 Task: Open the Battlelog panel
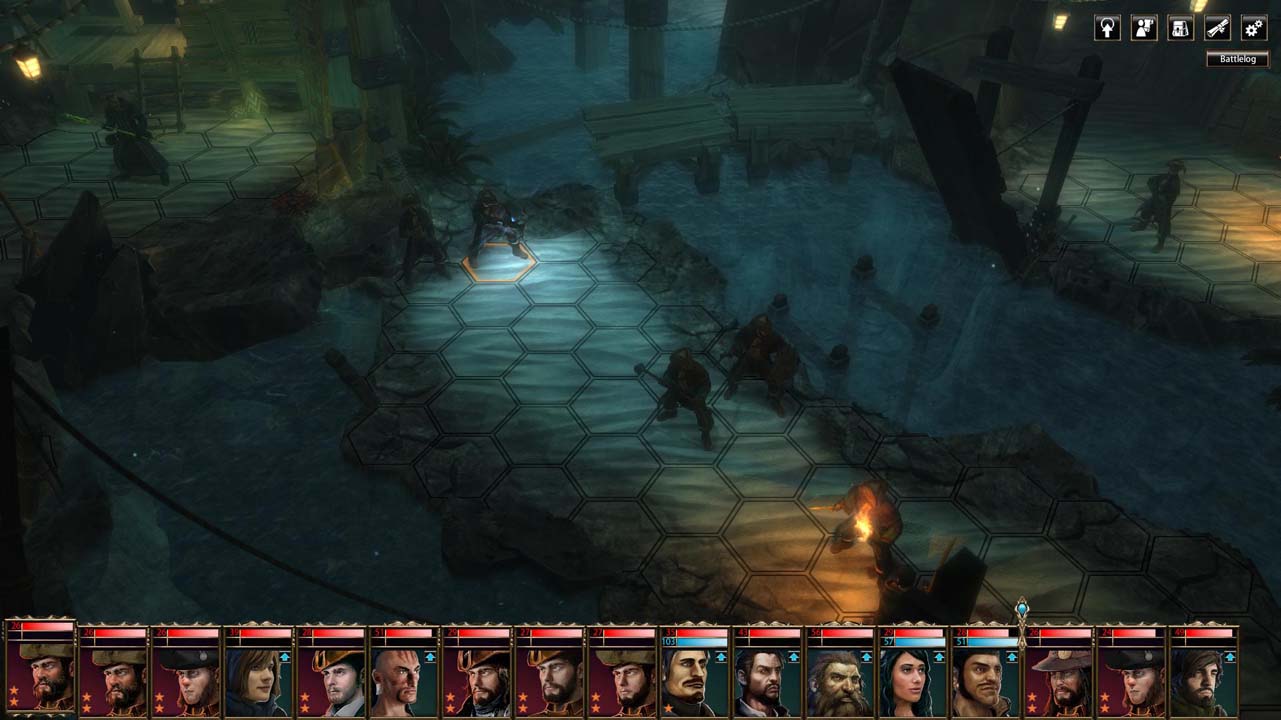pos(1237,59)
